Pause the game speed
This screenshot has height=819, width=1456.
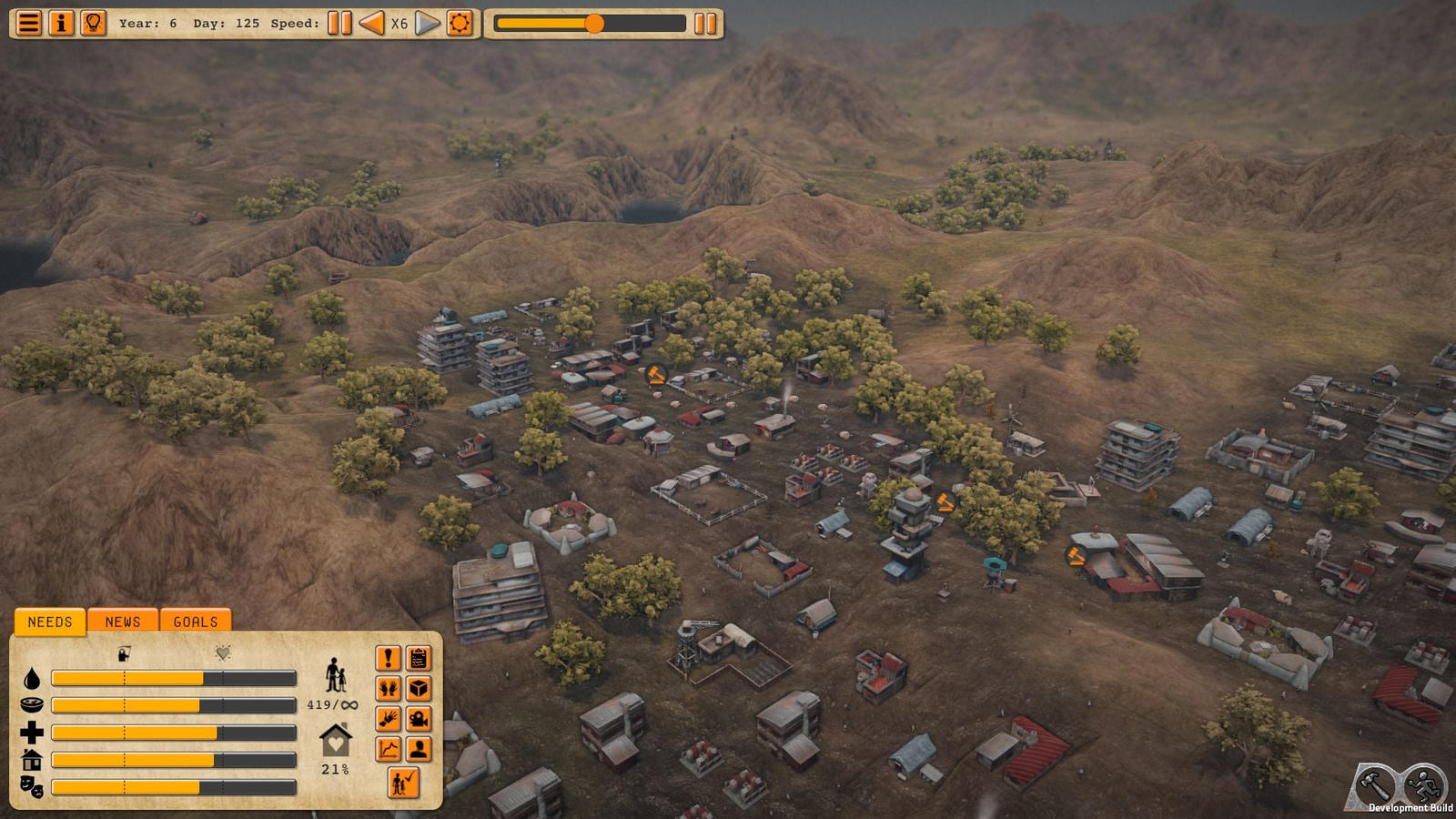[x=339, y=23]
